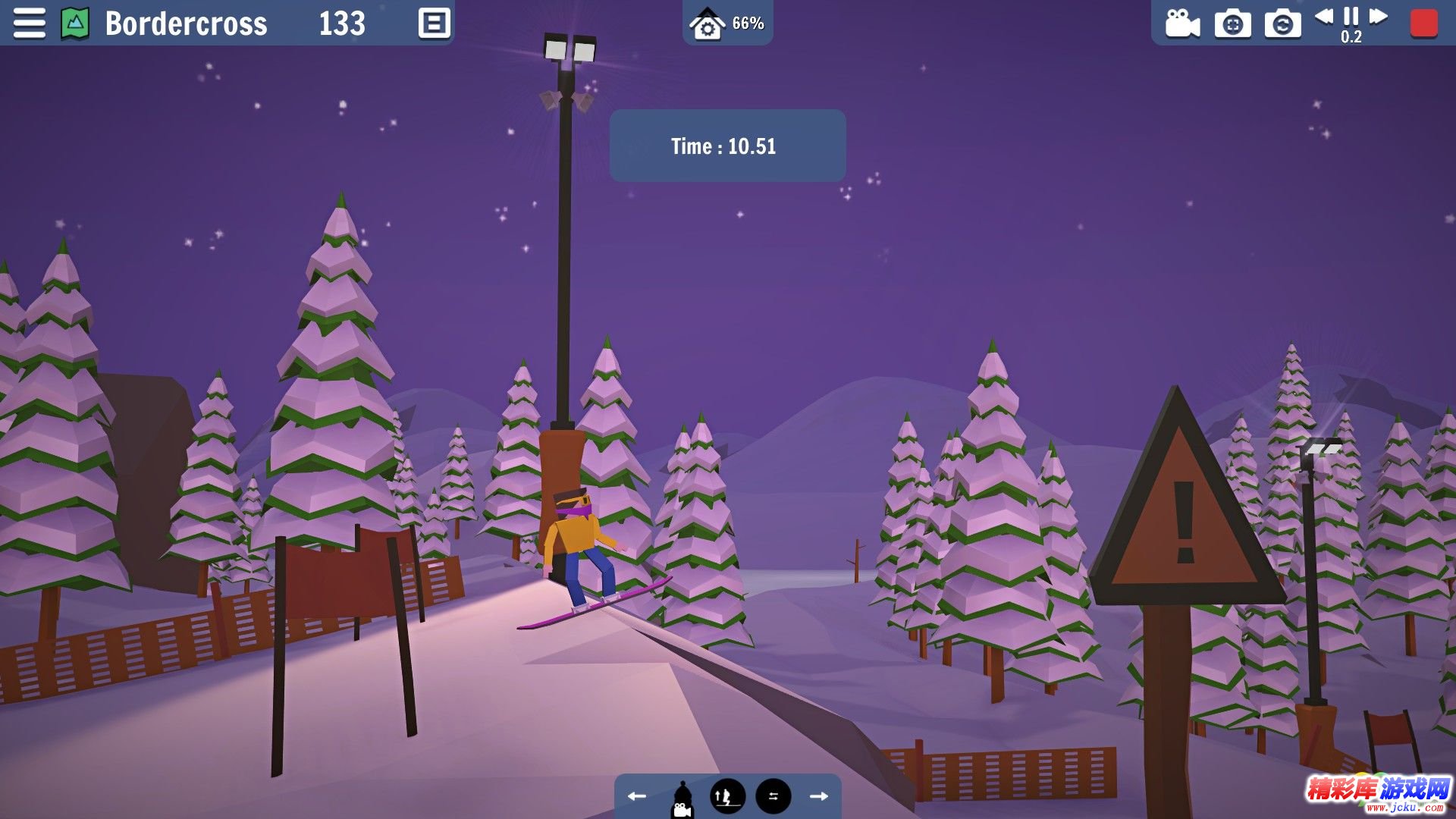Click the square list icon beside 133
The width and height of the screenshot is (1456, 819).
pyautogui.click(x=435, y=23)
